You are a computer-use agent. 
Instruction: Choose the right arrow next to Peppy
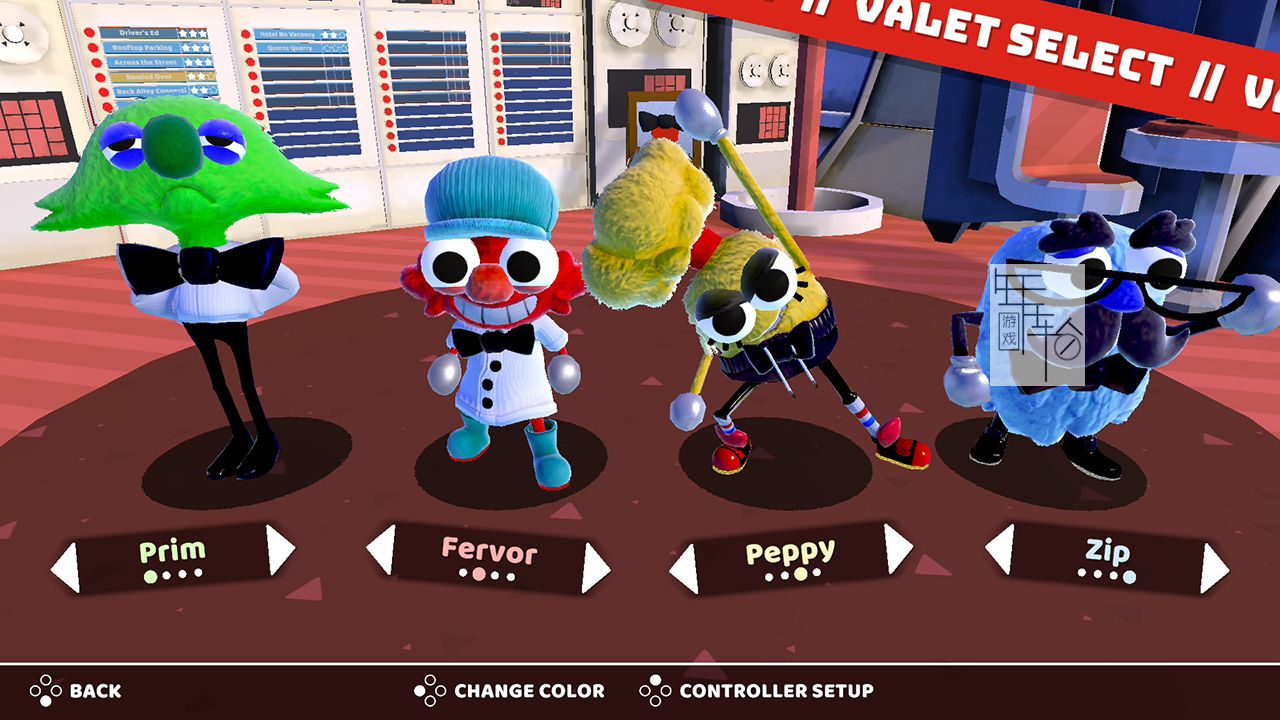(898, 548)
